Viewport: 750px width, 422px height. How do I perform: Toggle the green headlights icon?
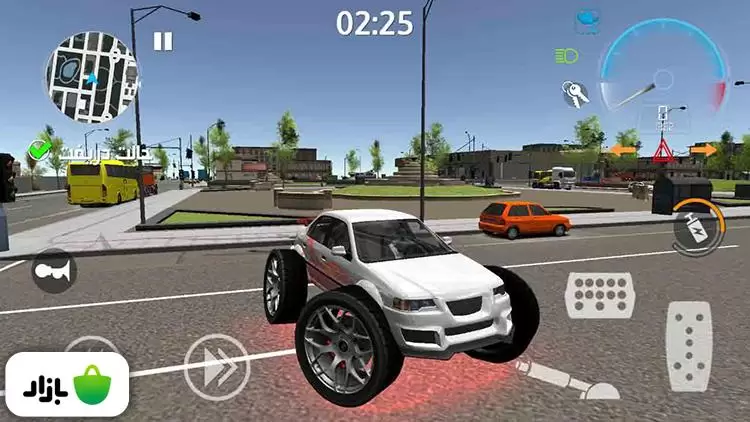pyautogui.click(x=567, y=54)
